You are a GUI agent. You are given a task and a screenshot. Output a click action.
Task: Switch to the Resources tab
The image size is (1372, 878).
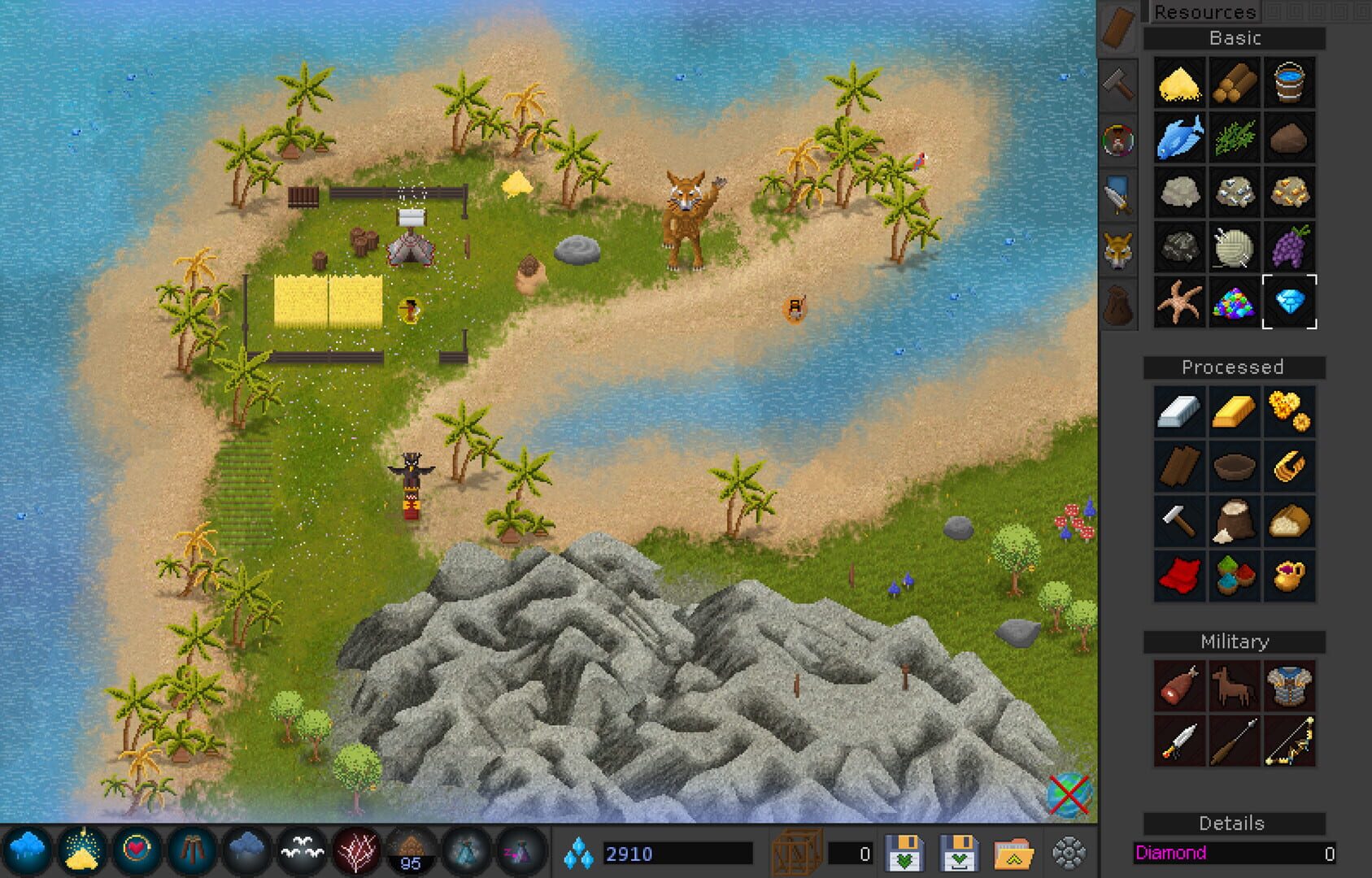click(x=1207, y=12)
